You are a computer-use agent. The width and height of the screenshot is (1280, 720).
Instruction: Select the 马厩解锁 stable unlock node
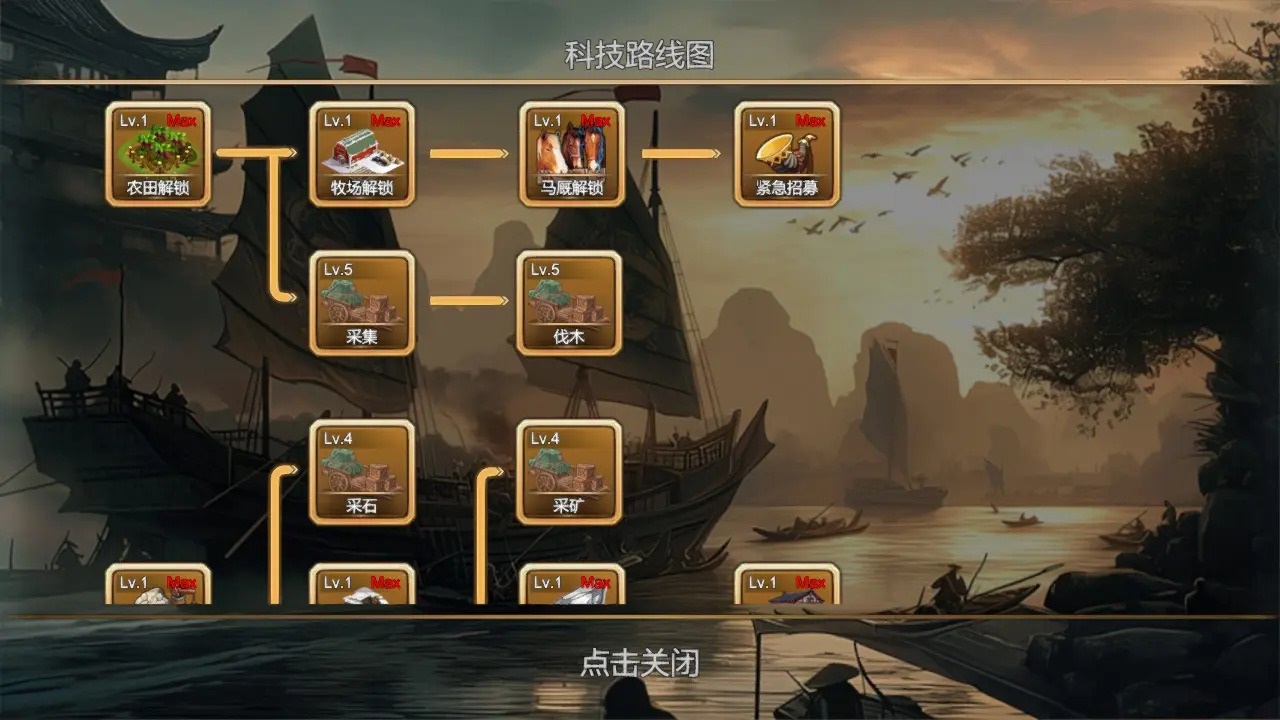click(570, 155)
